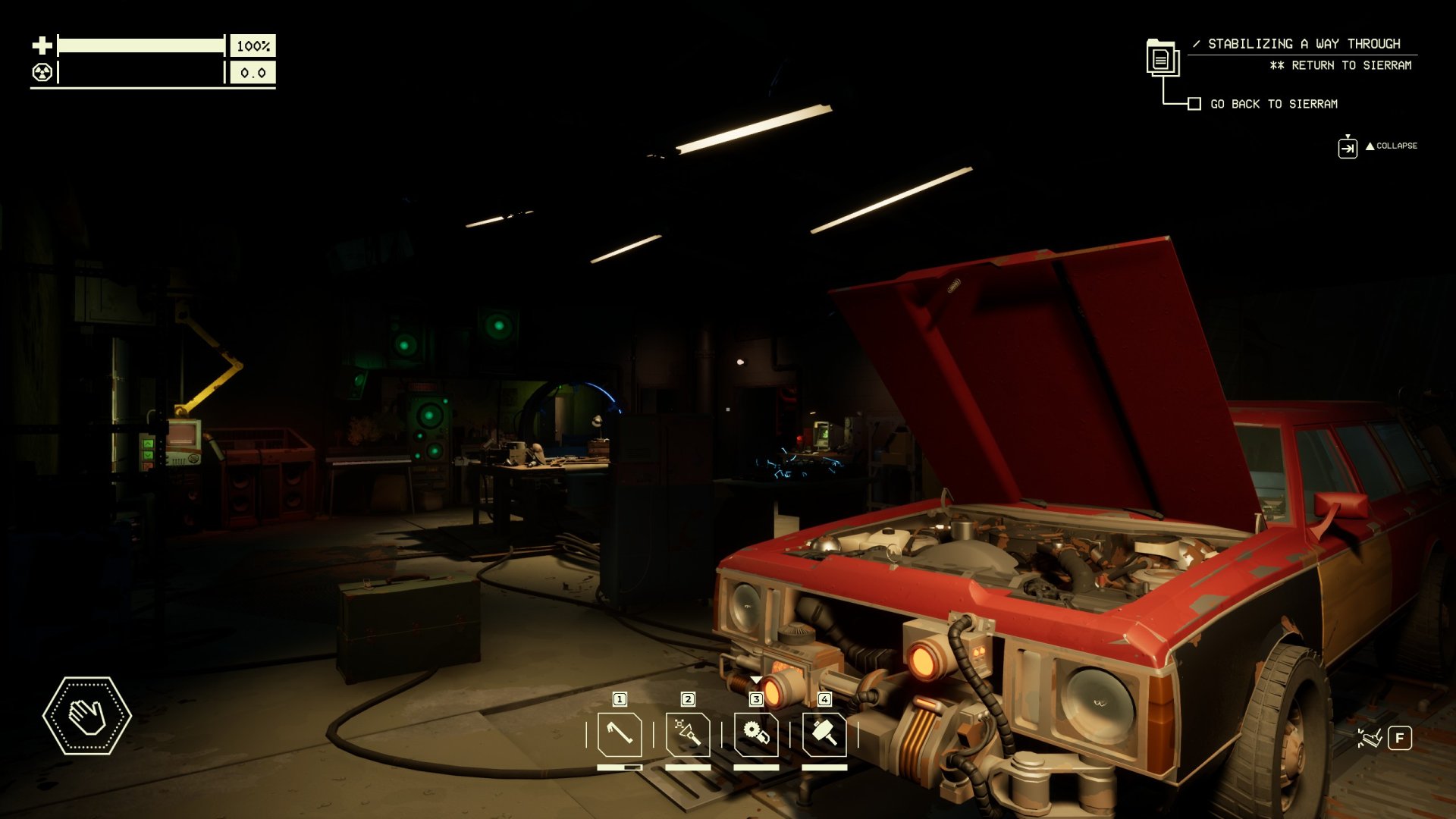Tick the Go Back to Sierram objective checkbox
The image size is (1456, 819).
pos(1194,104)
